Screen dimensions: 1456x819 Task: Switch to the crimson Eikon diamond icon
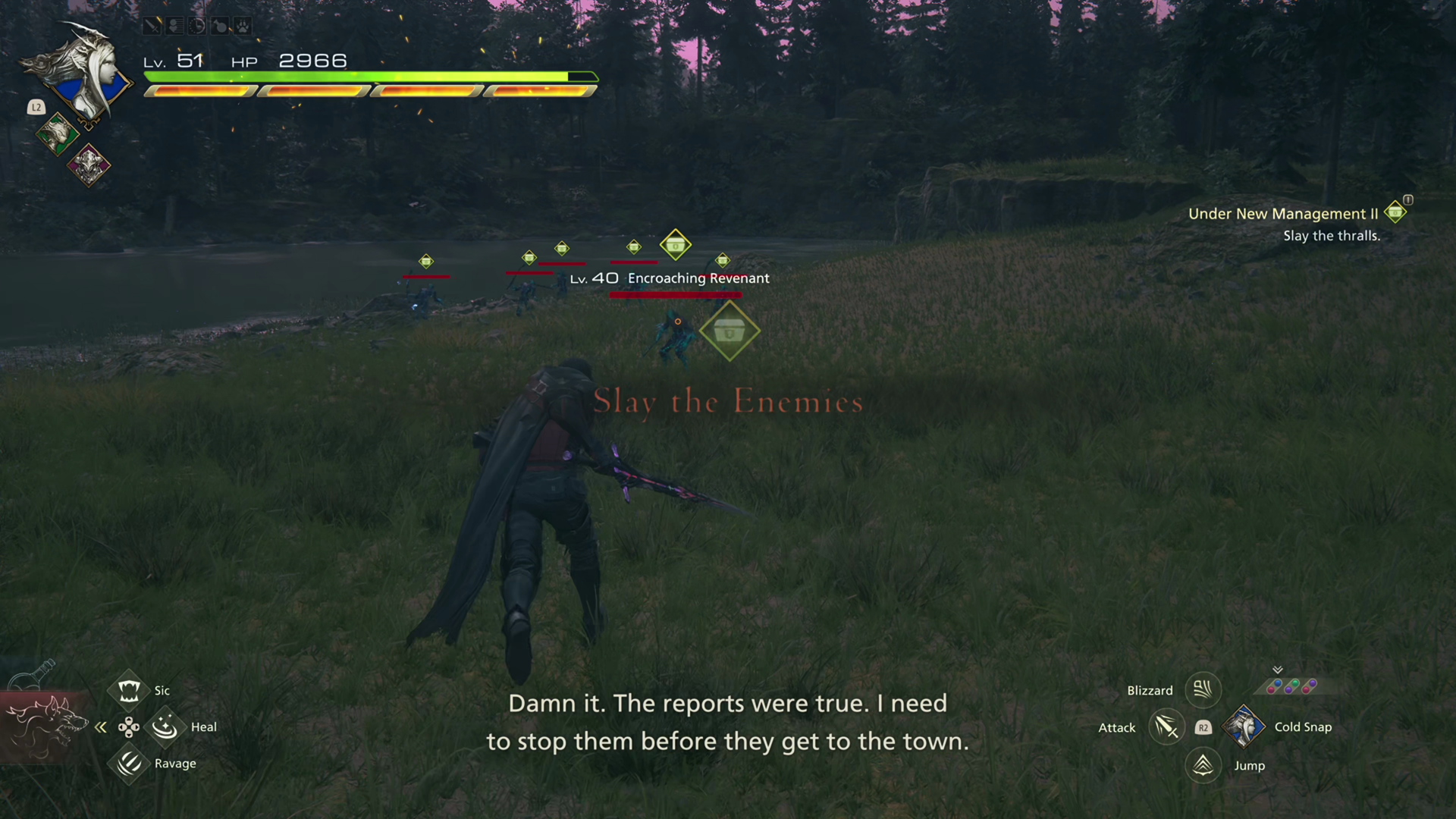tap(89, 165)
